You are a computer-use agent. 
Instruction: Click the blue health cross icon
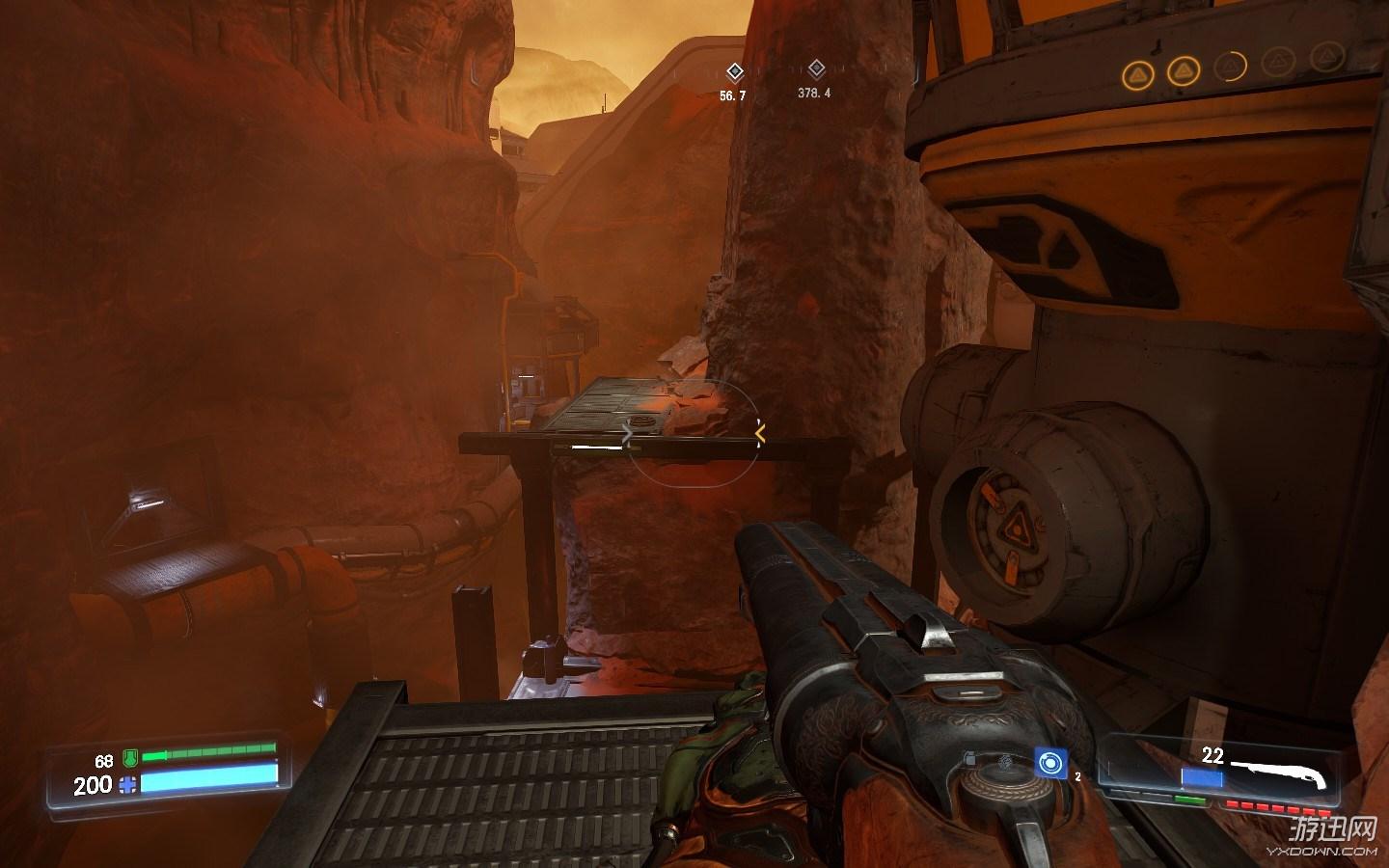pyautogui.click(x=127, y=785)
